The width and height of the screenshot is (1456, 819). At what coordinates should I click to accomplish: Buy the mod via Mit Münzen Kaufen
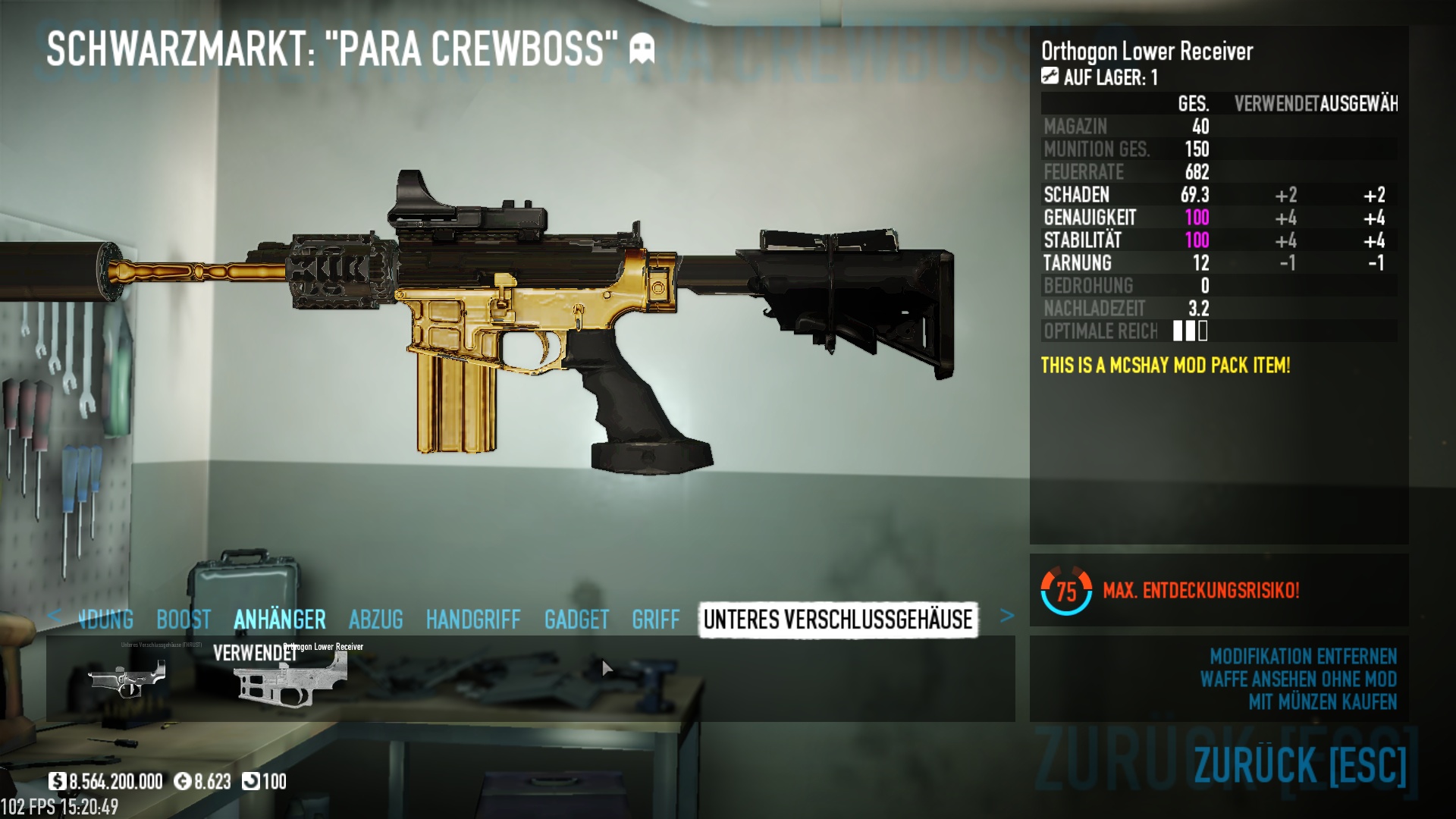1323,702
